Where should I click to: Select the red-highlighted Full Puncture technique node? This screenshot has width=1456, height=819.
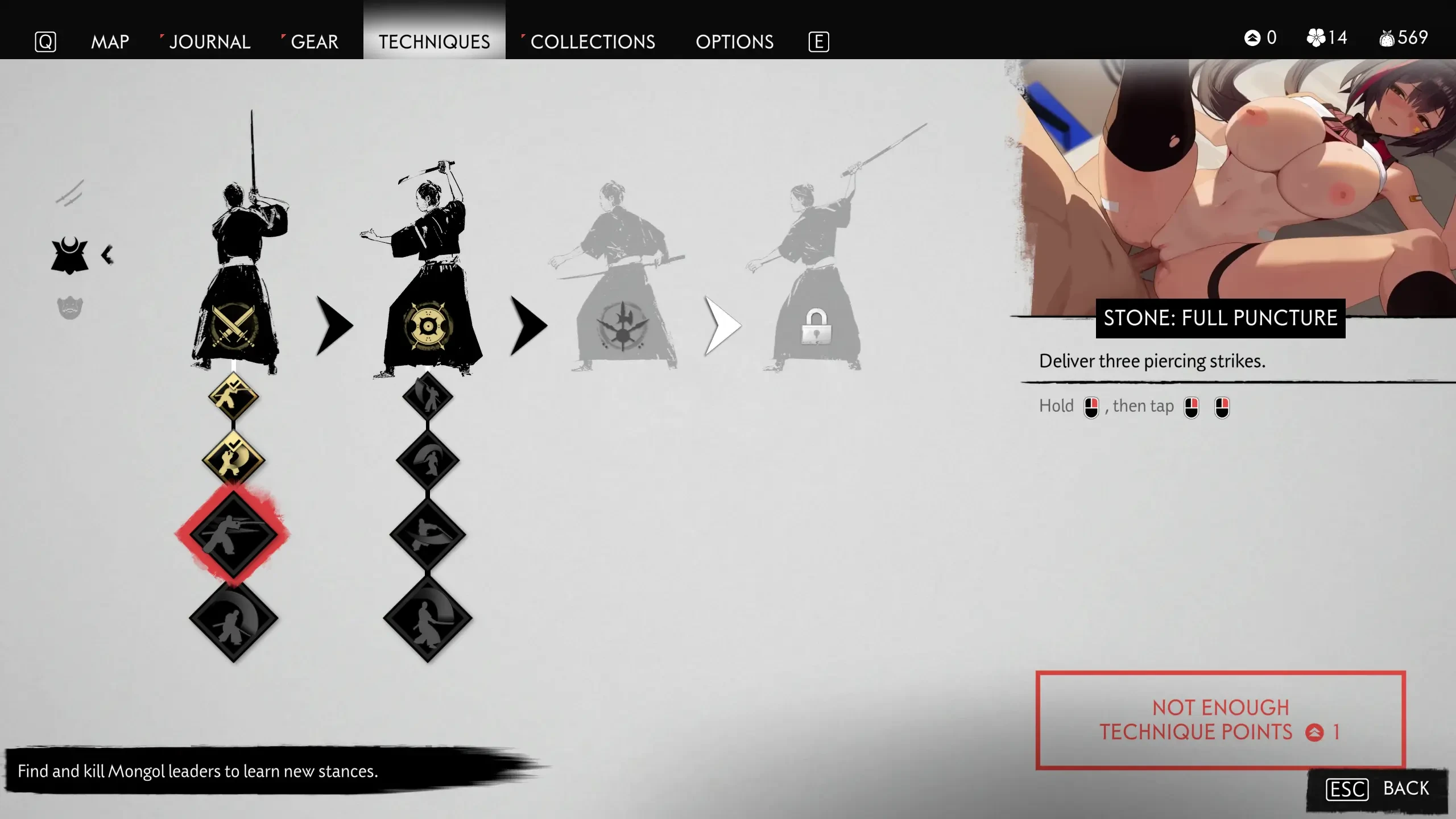pos(234,533)
